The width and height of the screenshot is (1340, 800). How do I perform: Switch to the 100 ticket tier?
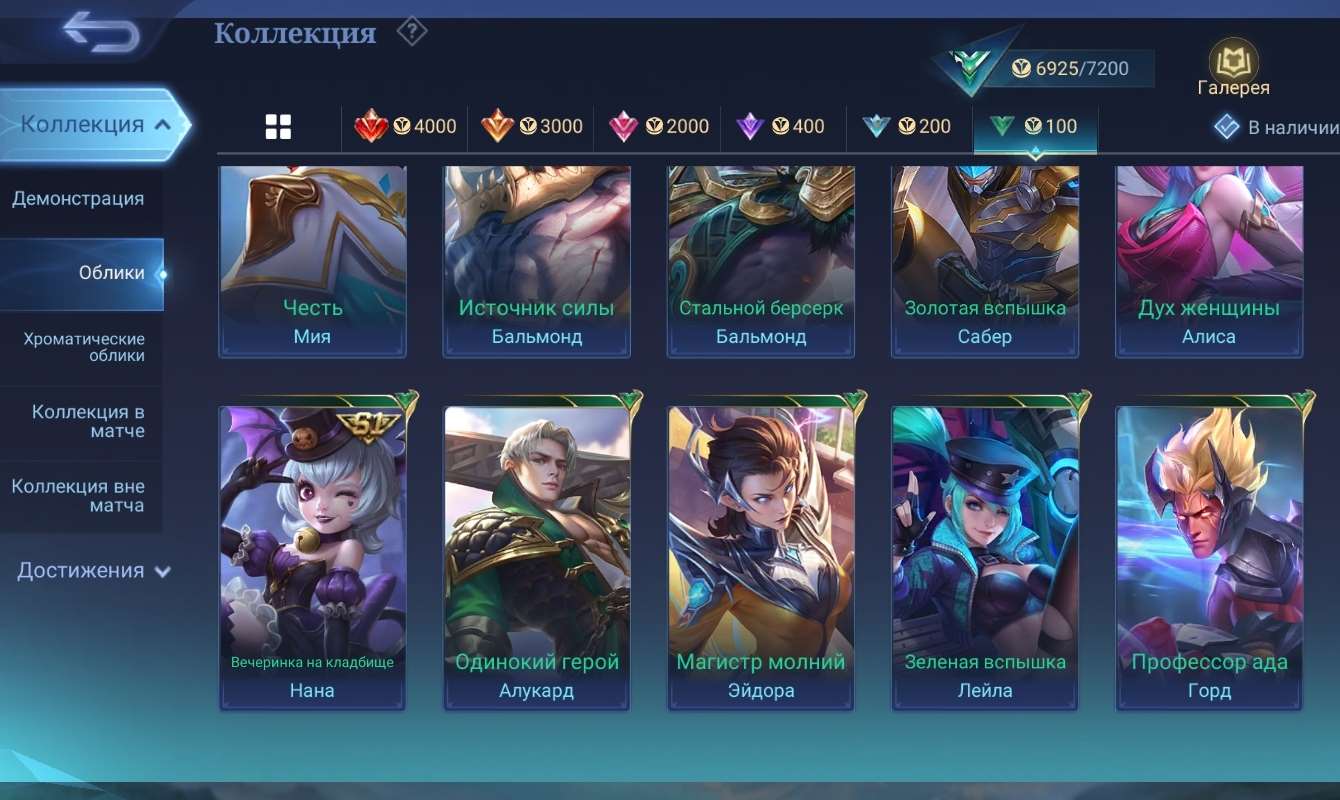tap(1036, 127)
